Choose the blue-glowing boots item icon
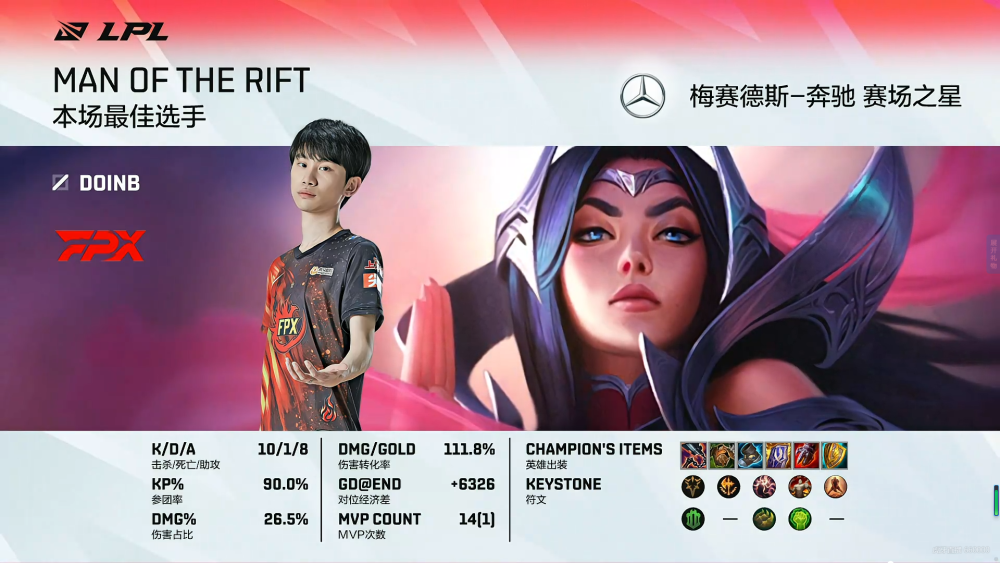This screenshot has width=1000, height=563. [750, 456]
